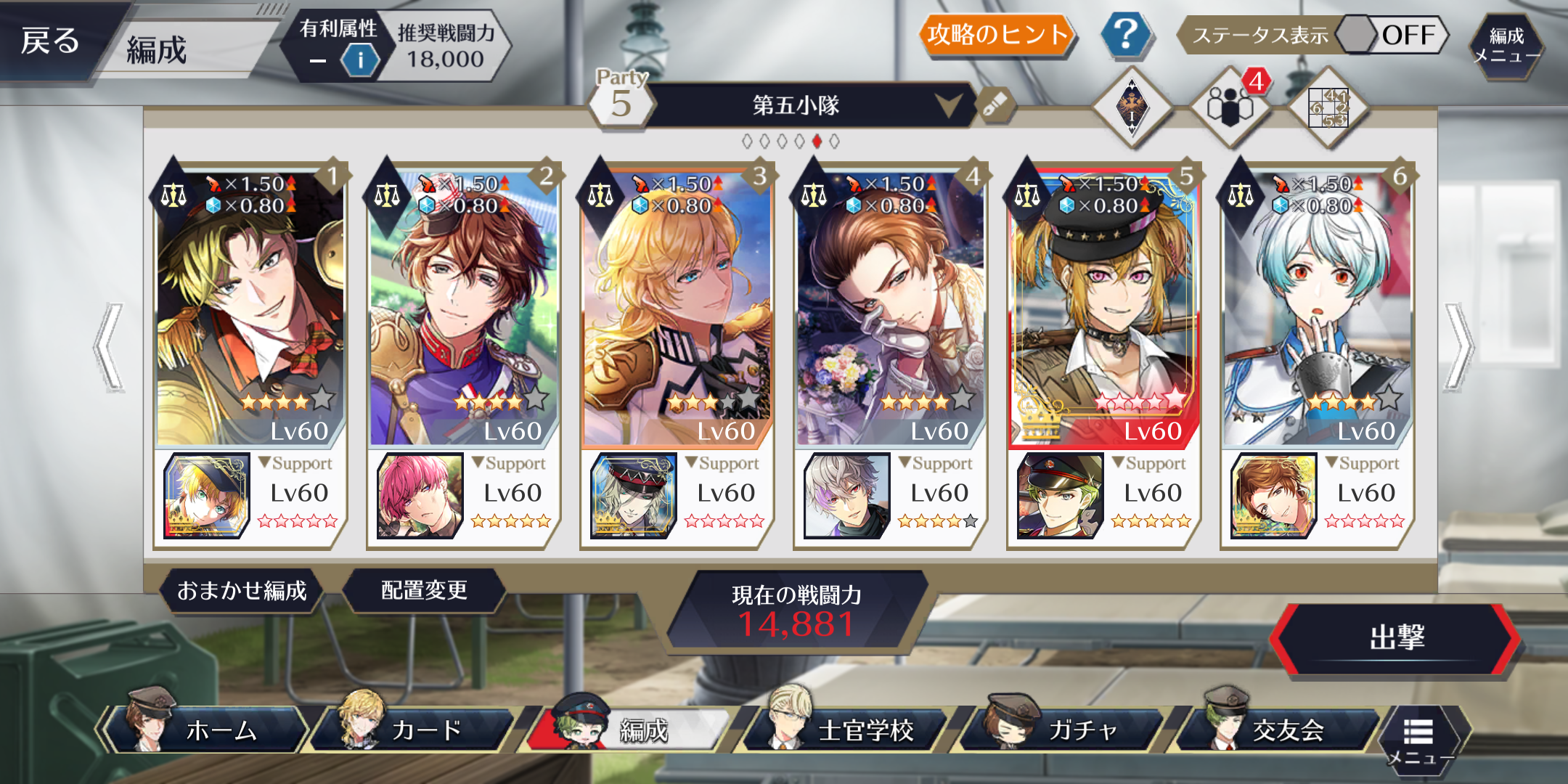Viewport: 1568px width, 784px height.
Task: Select the red-framed character card in slot 5
Action: [x=1103, y=305]
